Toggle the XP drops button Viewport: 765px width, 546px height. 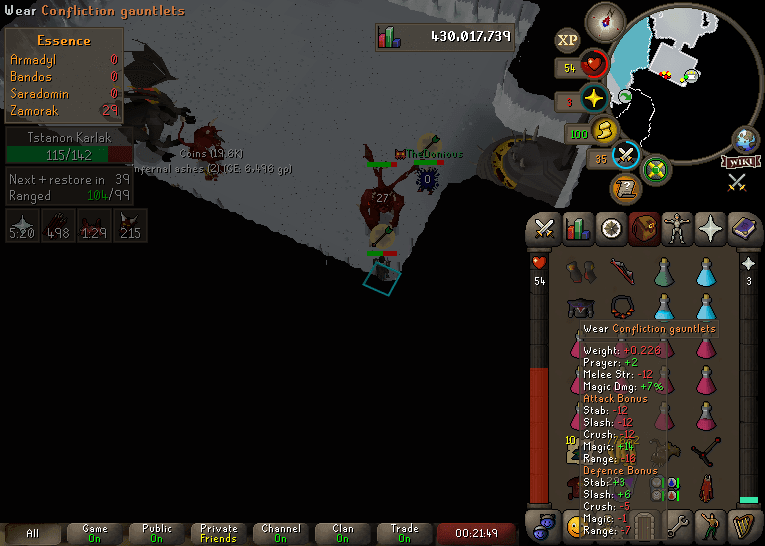pyautogui.click(x=568, y=40)
